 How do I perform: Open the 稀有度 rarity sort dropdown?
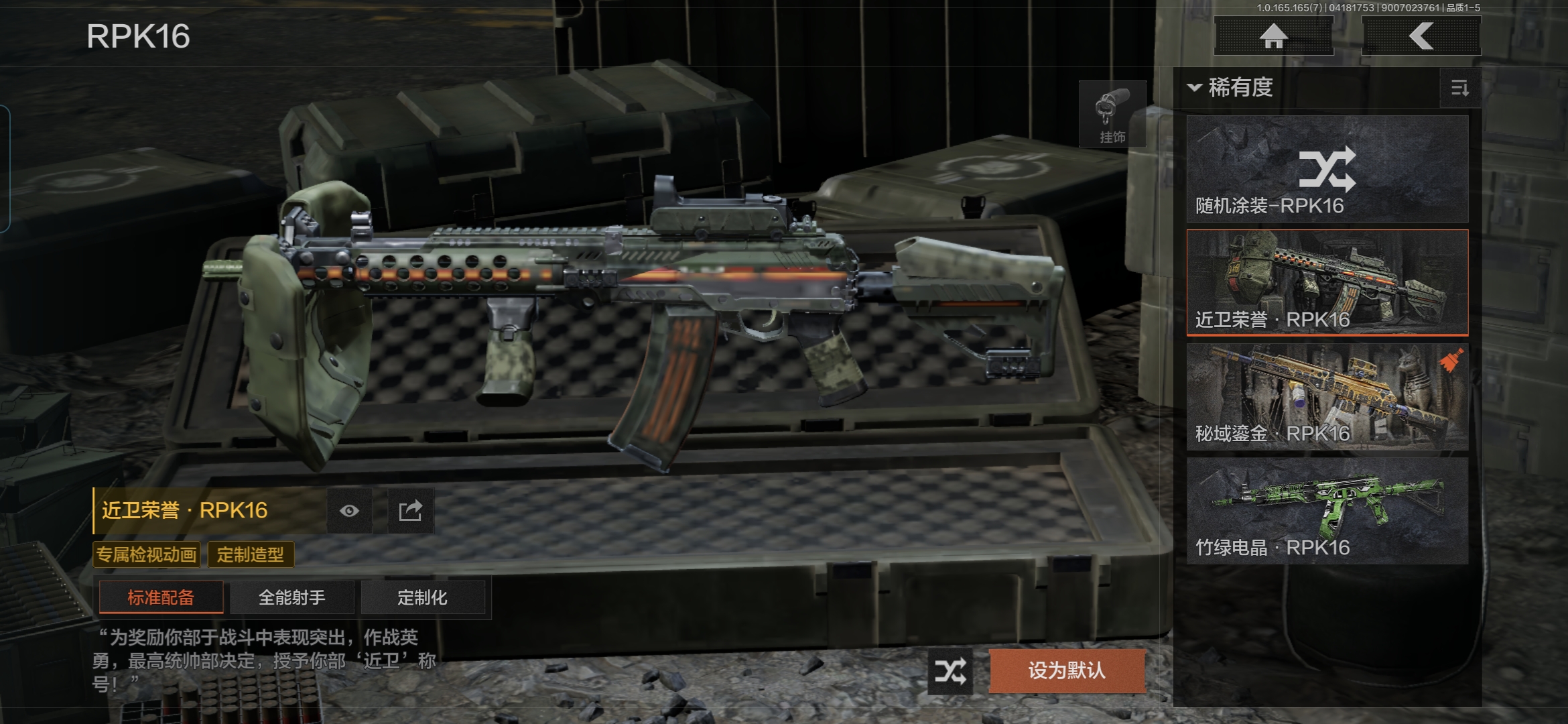click(x=1231, y=88)
